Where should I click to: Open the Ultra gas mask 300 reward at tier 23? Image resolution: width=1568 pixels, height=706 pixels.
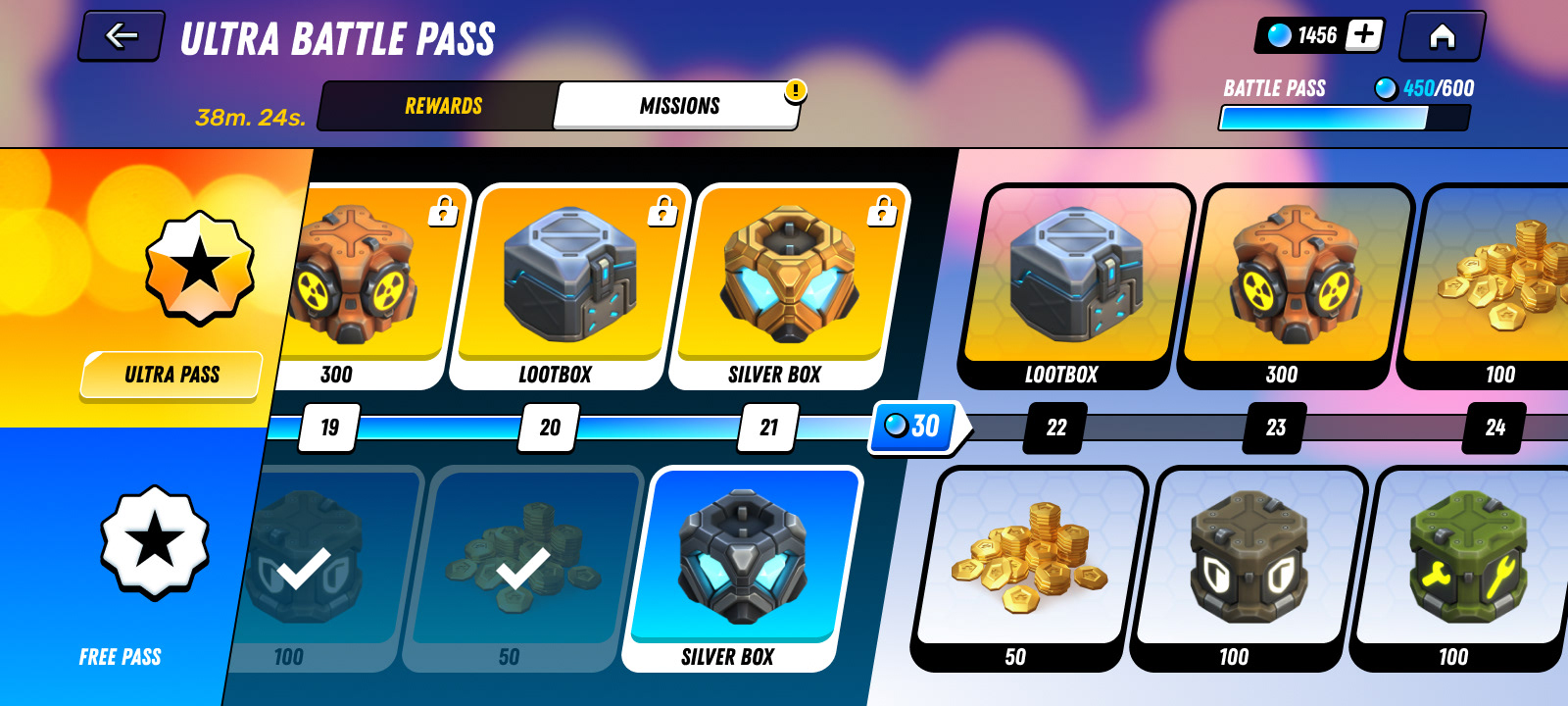pos(1295,285)
